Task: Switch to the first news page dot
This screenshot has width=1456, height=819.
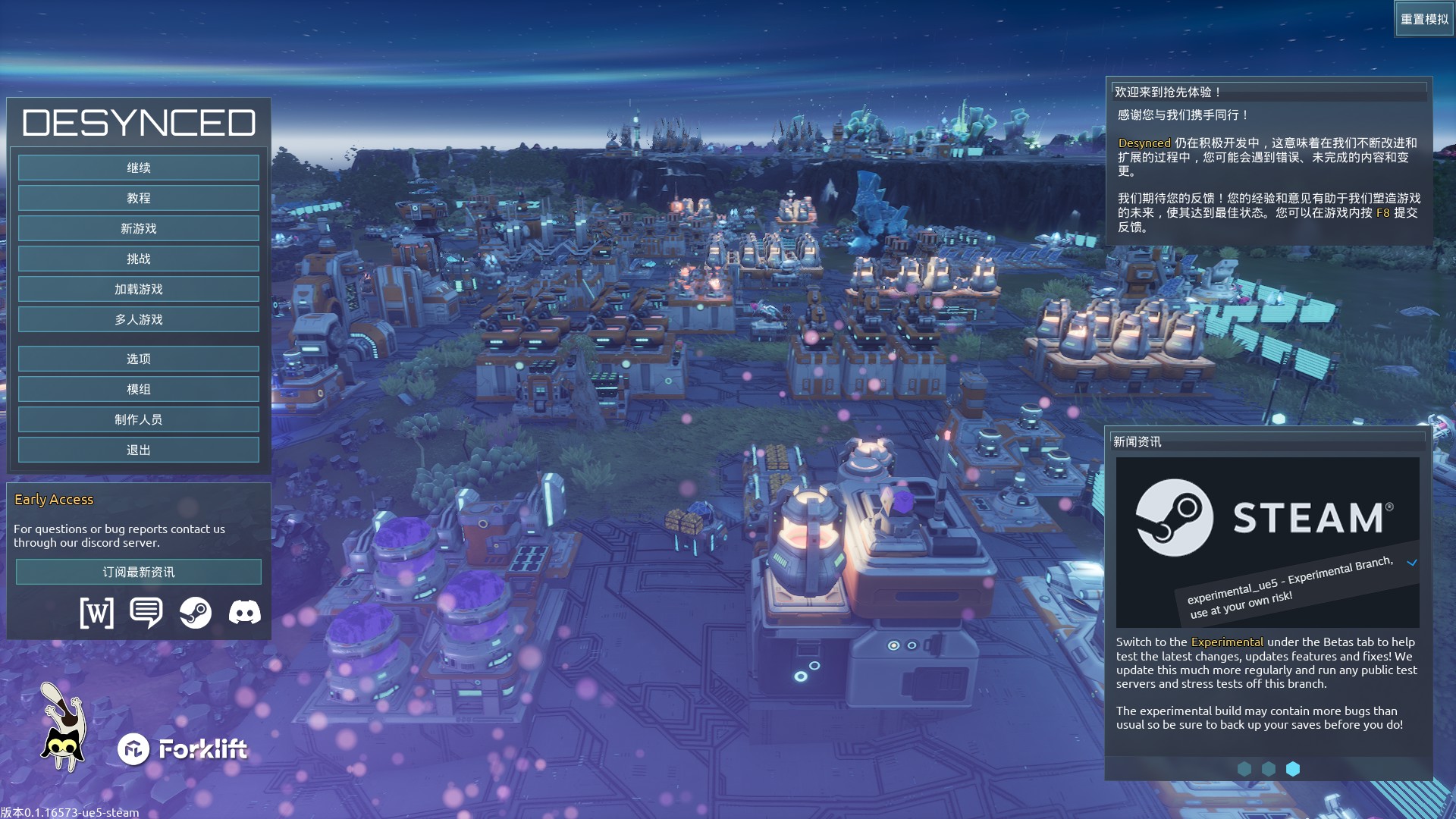Action: 1244,769
